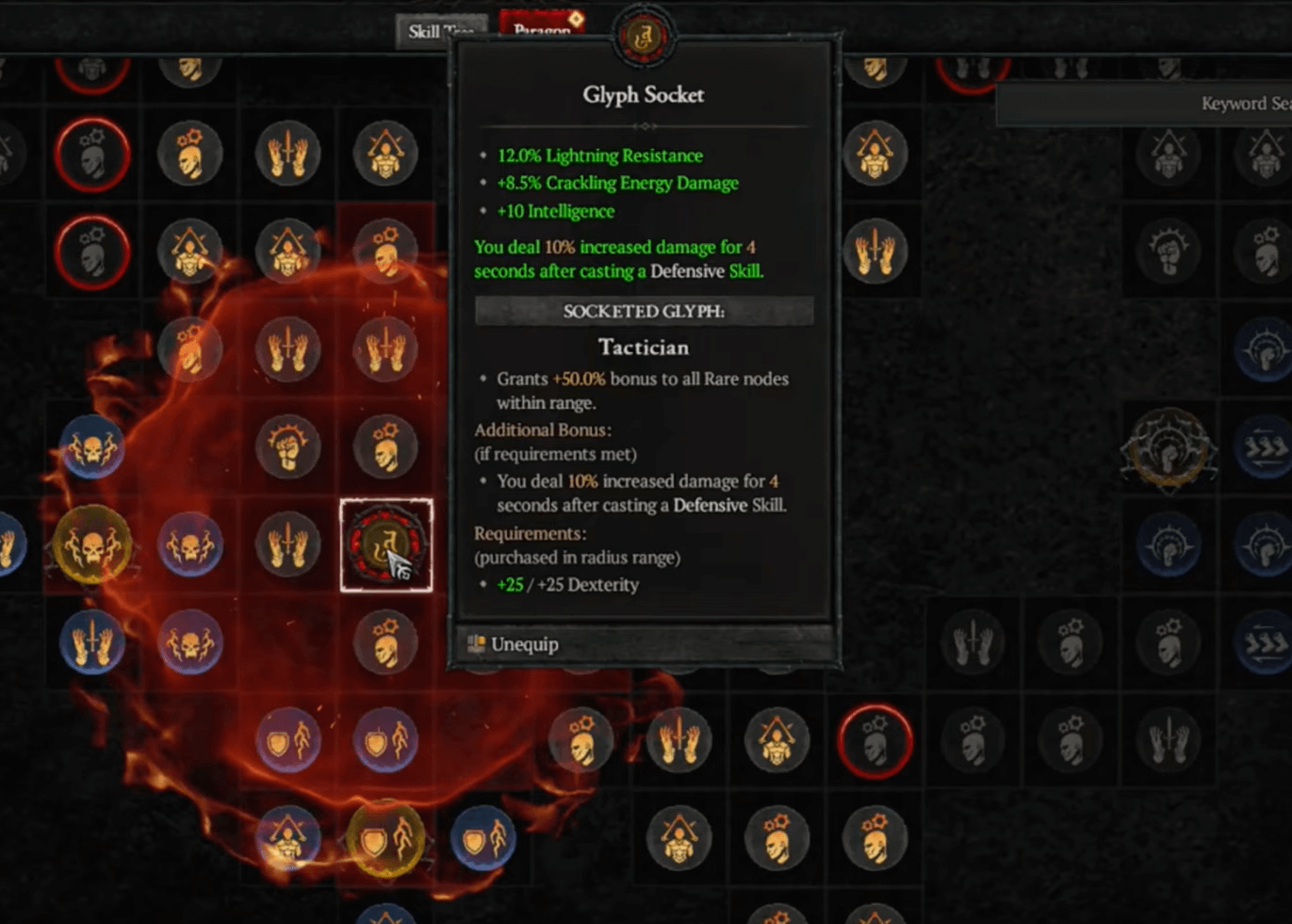This screenshot has height=924, width=1292.
Task: Select the socketed Tactician glyph node
Action: (x=386, y=544)
